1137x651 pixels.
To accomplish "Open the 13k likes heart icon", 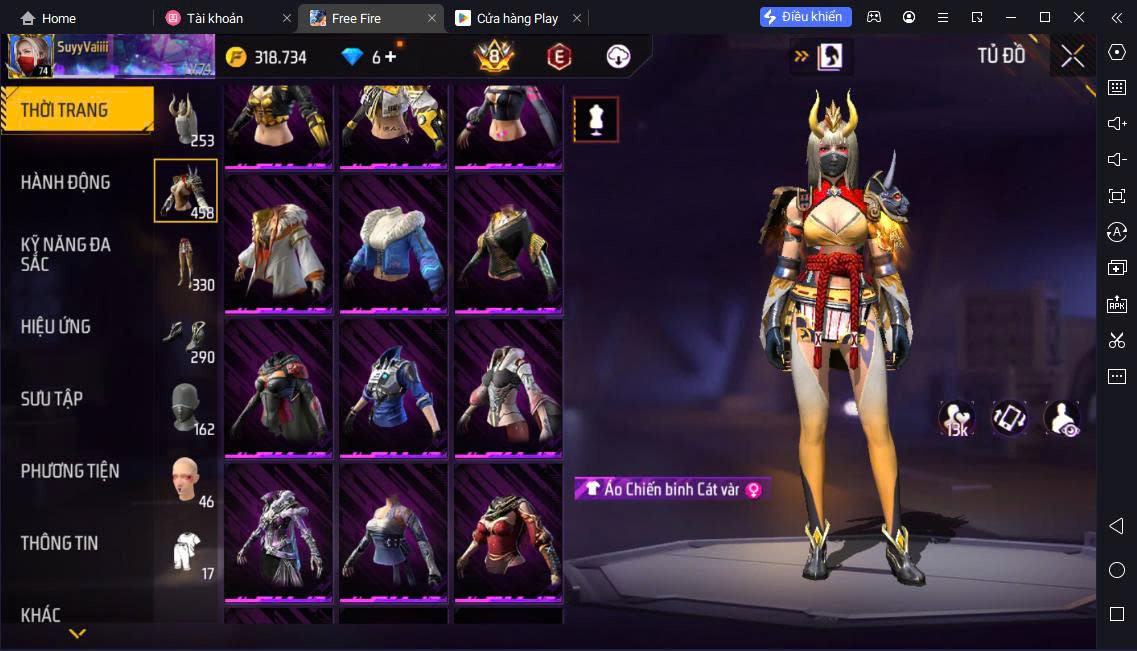I will tap(956, 417).
